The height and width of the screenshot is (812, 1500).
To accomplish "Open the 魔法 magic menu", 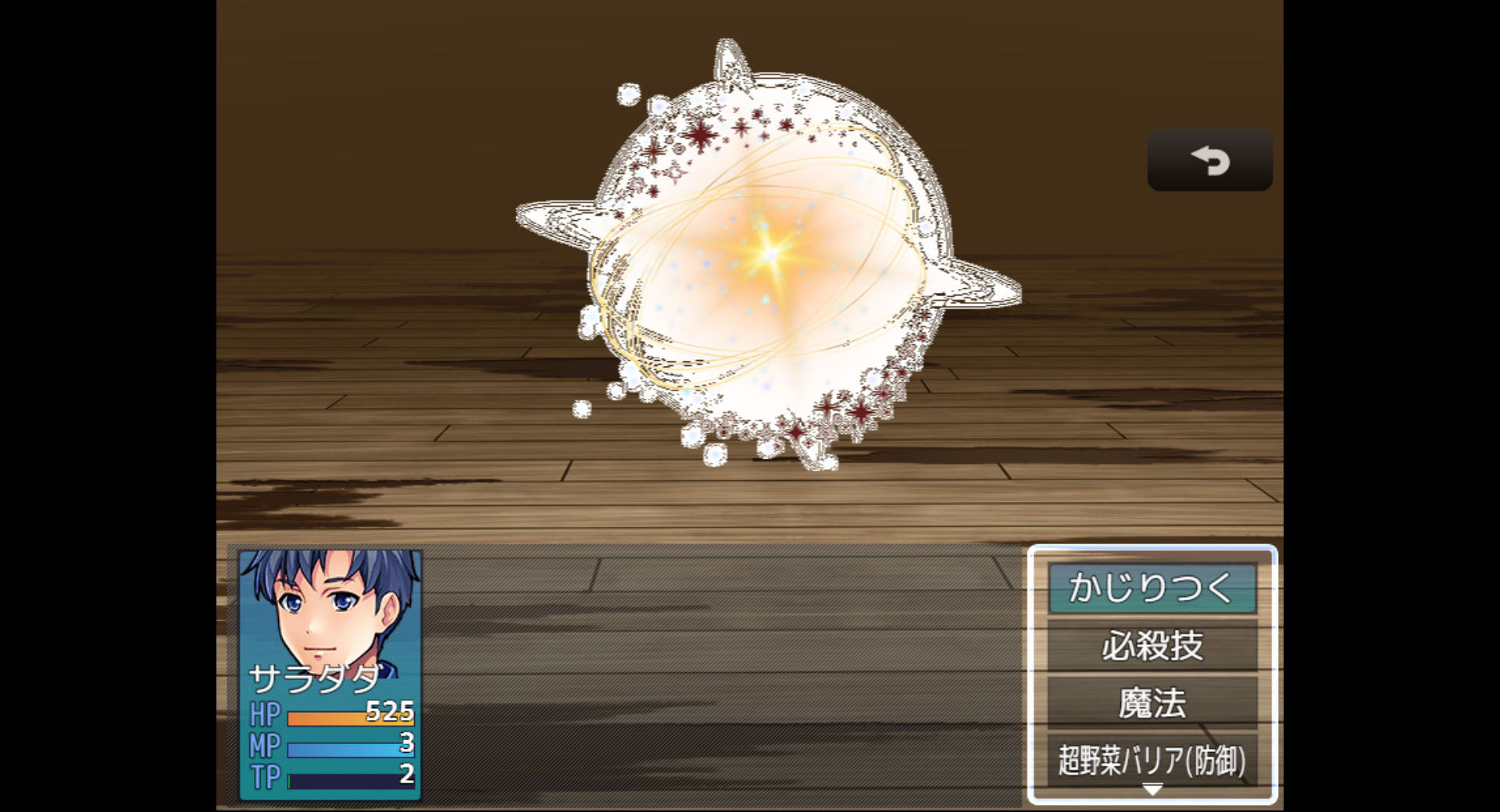I will [x=1152, y=702].
